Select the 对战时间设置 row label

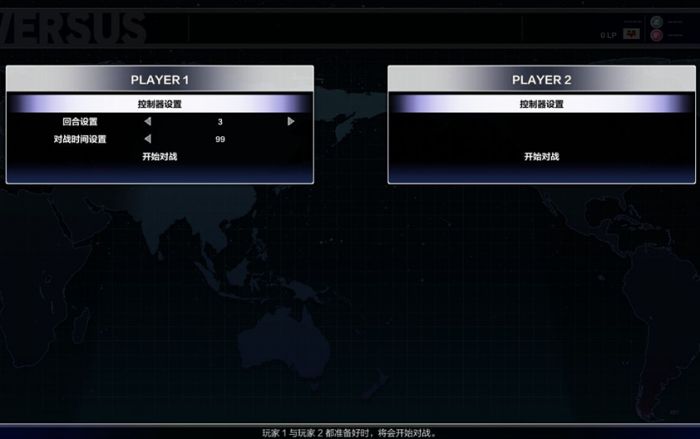(x=80, y=139)
